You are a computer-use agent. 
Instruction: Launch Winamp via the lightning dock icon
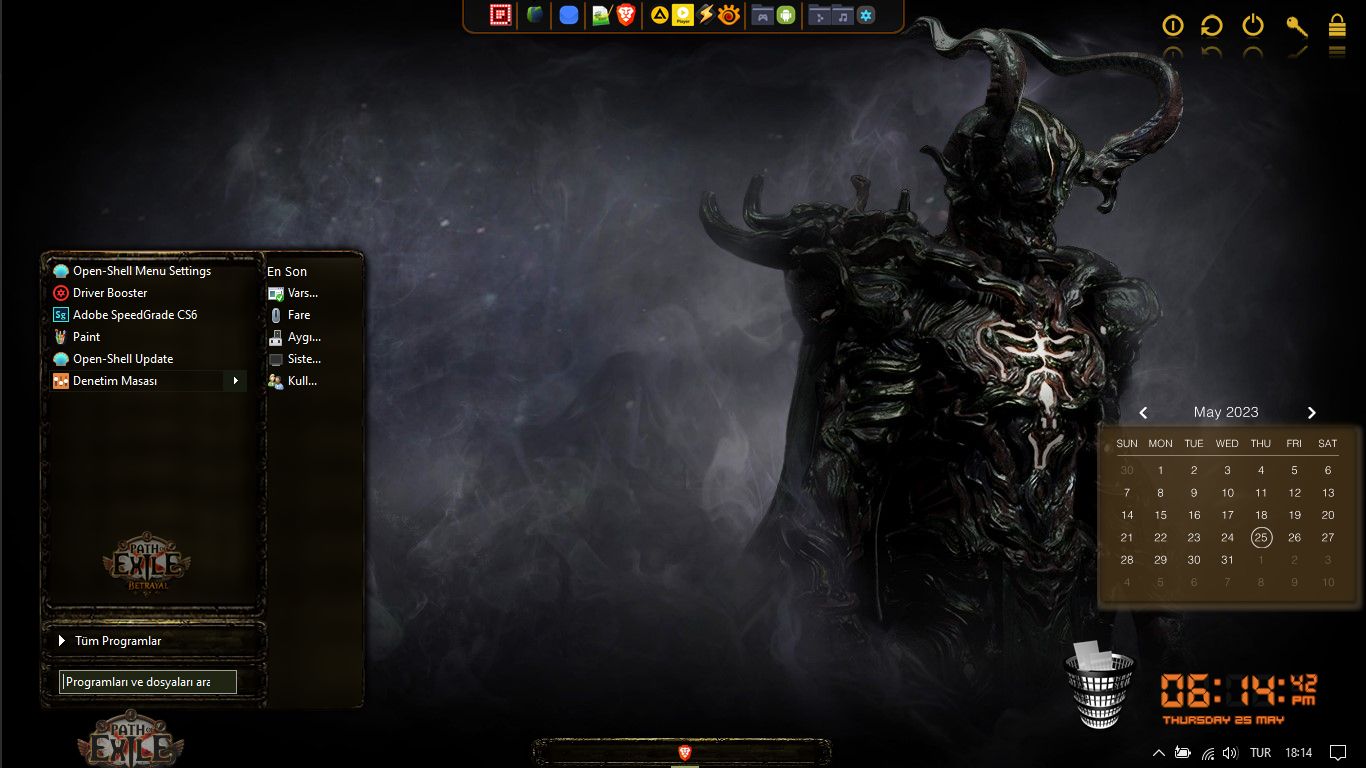(x=705, y=15)
